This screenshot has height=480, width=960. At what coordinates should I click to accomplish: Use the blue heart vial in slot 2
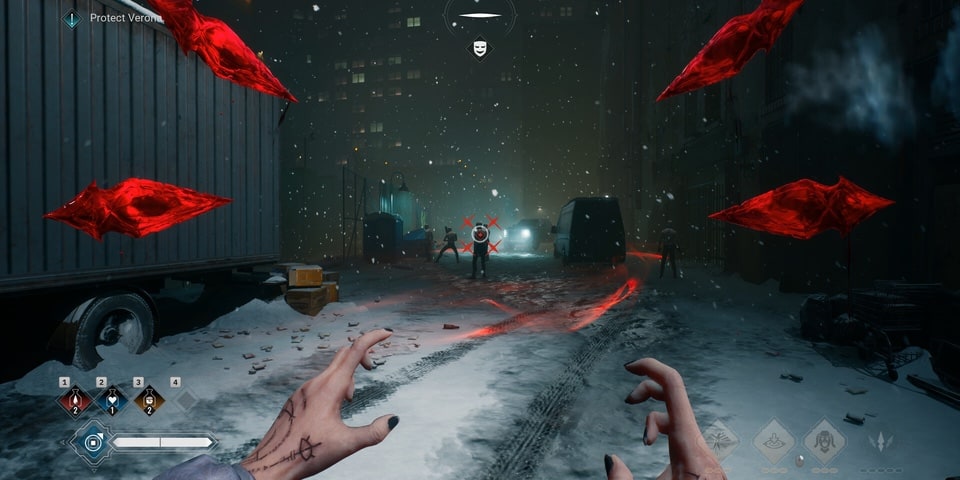click(x=112, y=401)
